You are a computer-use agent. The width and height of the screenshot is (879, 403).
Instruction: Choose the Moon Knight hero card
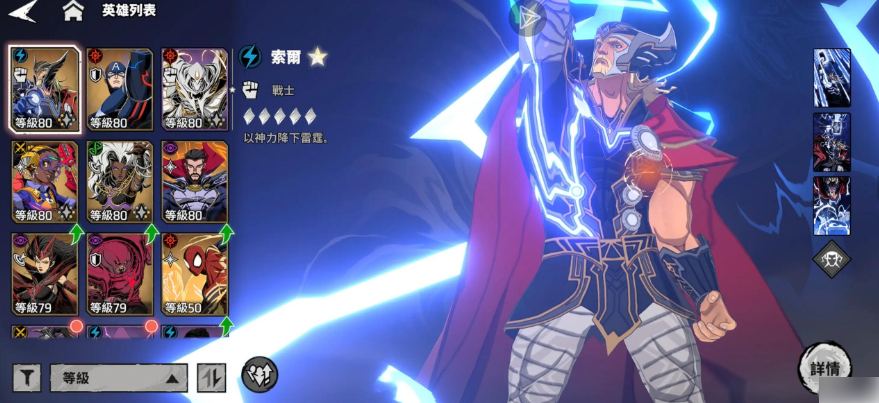[194, 90]
